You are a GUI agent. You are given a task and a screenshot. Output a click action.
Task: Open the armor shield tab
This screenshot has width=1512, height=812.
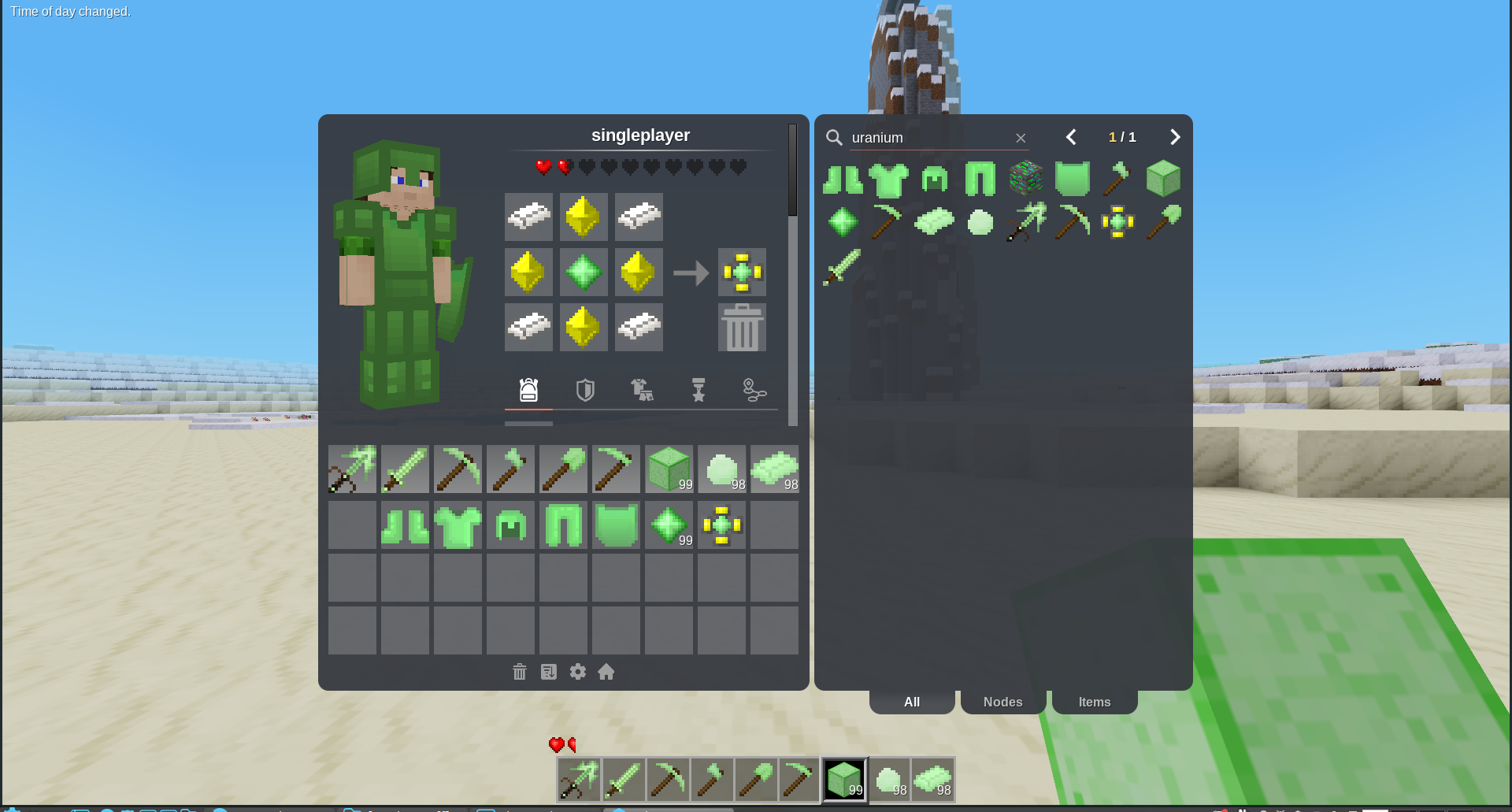click(x=585, y=390)
